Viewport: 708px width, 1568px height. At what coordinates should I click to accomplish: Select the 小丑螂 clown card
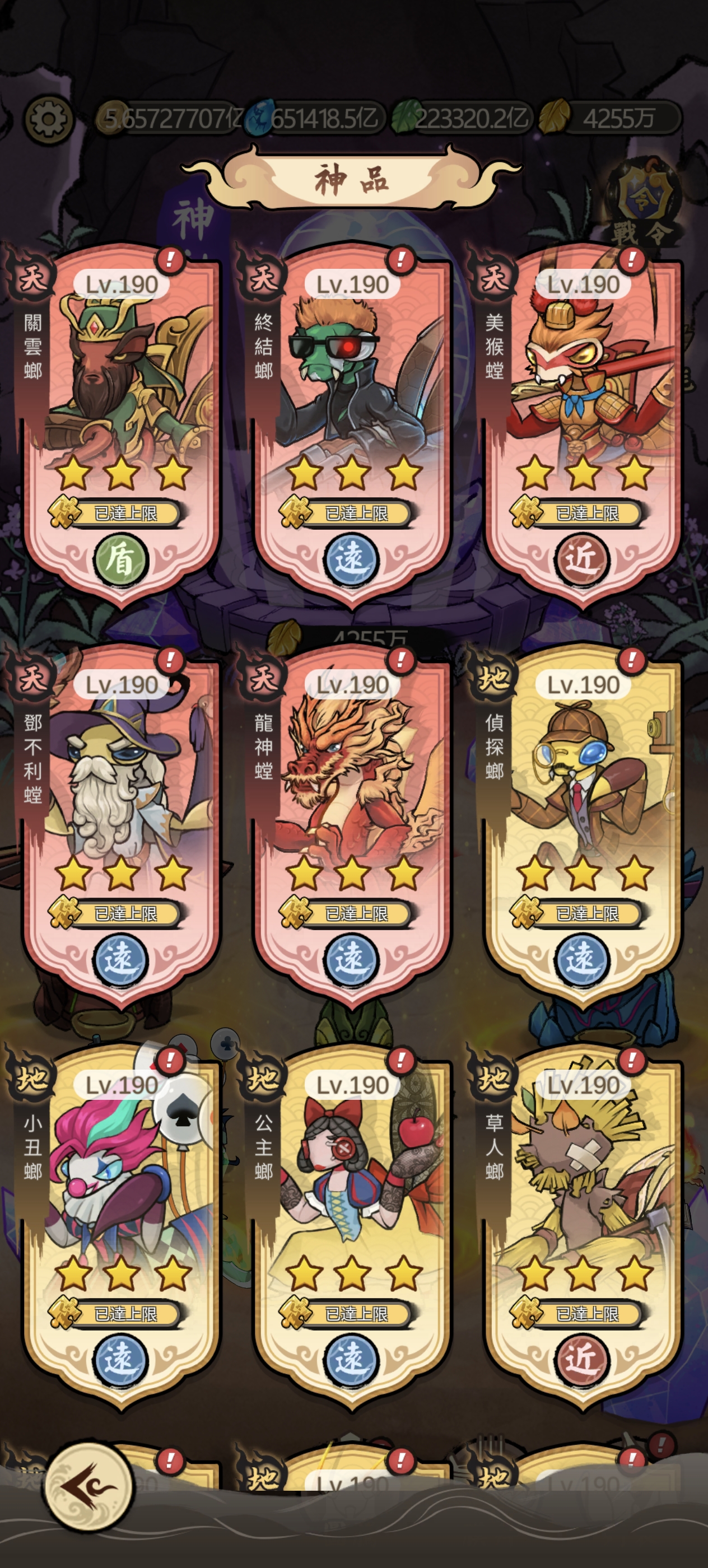122,1220
